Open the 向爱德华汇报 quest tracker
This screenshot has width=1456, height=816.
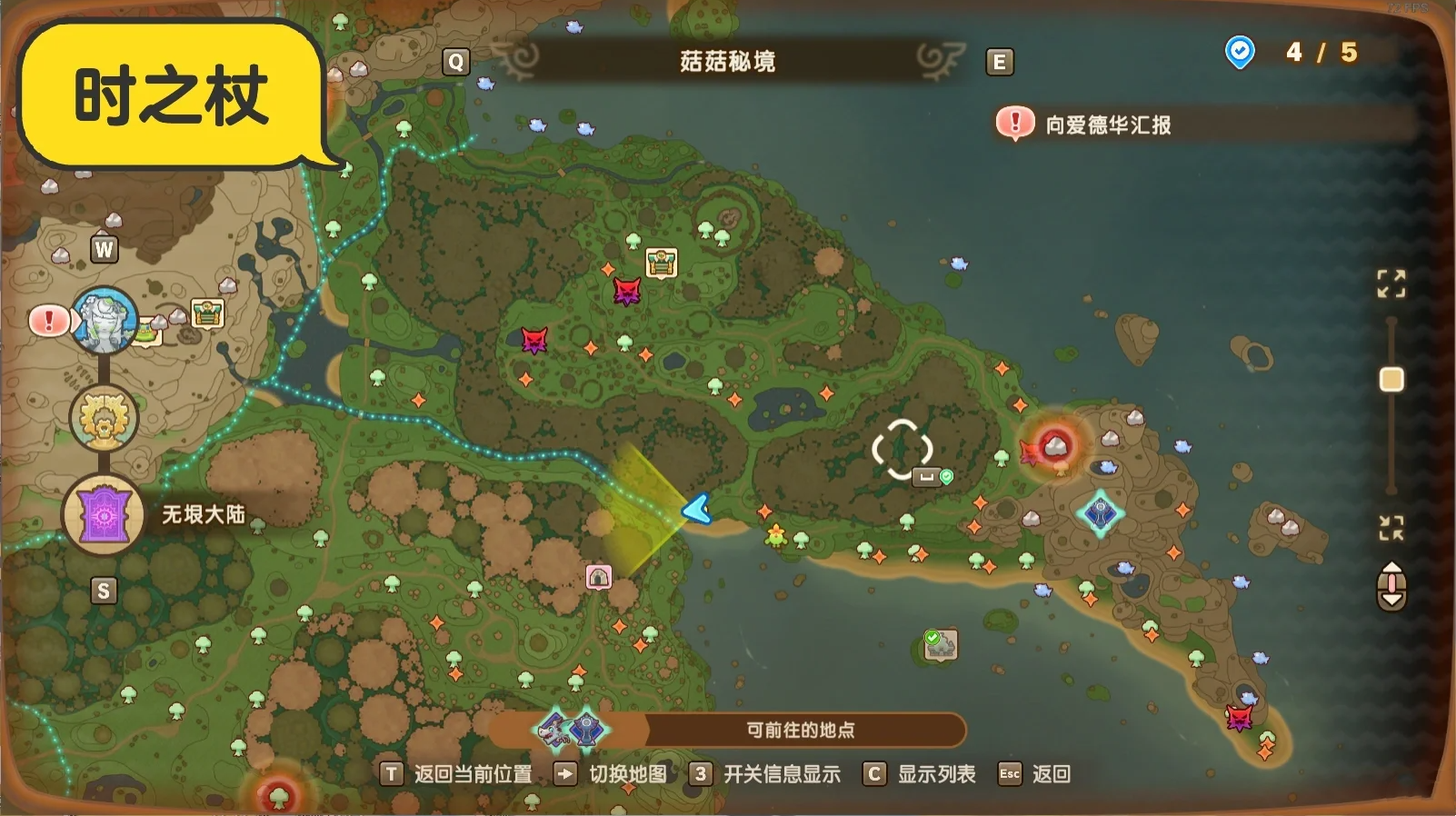(1107, 124)
